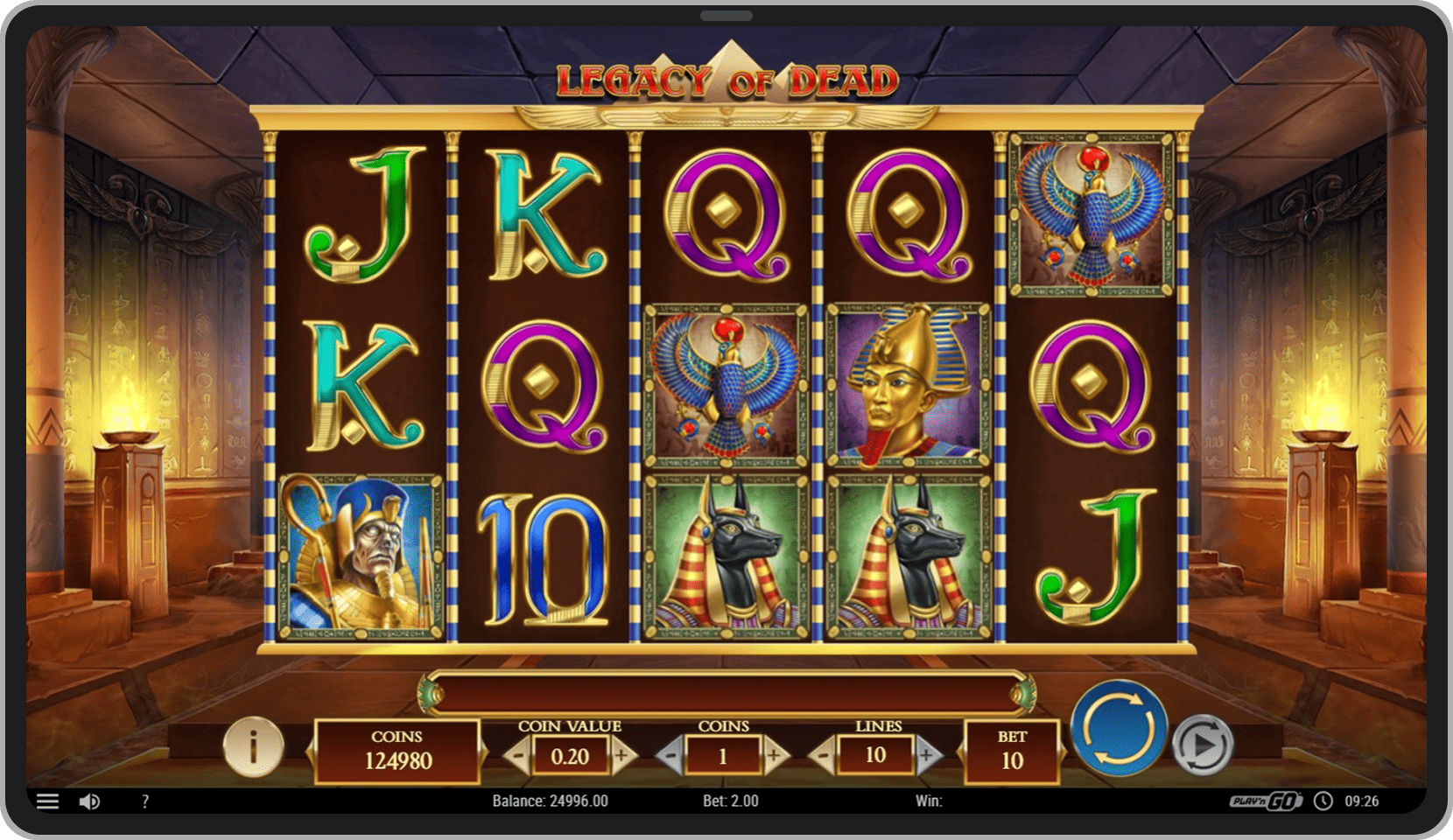Open help with the question mark
This screenshot has width=1453, height=840.
(x=145, y=801)
